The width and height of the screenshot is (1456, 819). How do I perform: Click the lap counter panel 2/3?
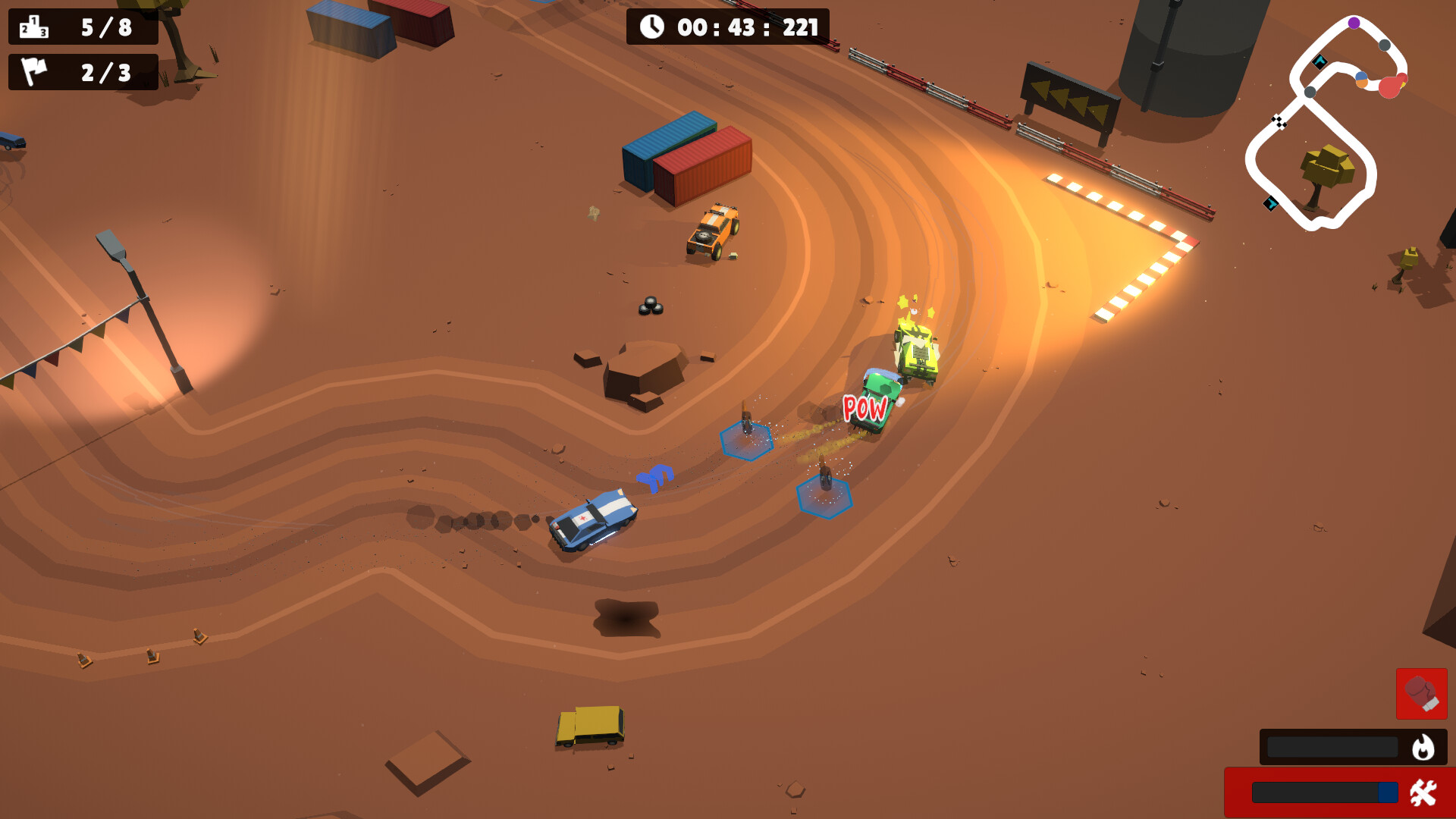point(82,73)
